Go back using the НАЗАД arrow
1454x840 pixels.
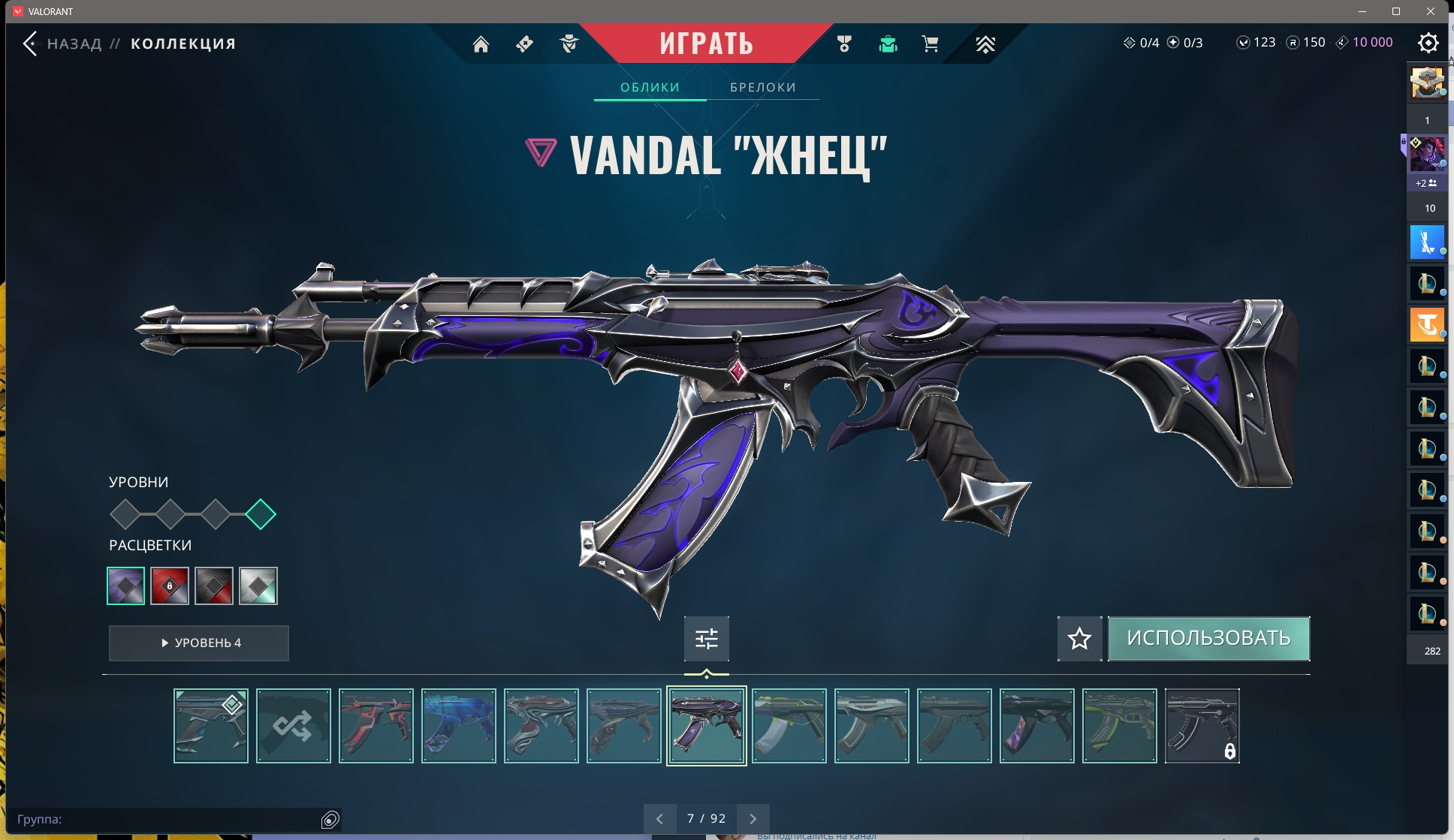(31, 44)
